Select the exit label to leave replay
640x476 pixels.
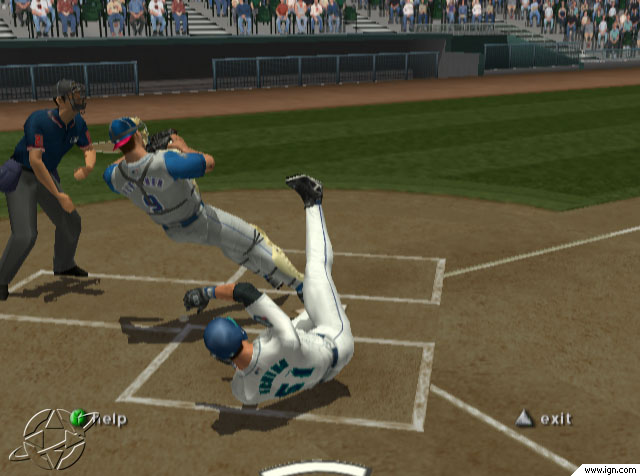(x=555, y=419)
